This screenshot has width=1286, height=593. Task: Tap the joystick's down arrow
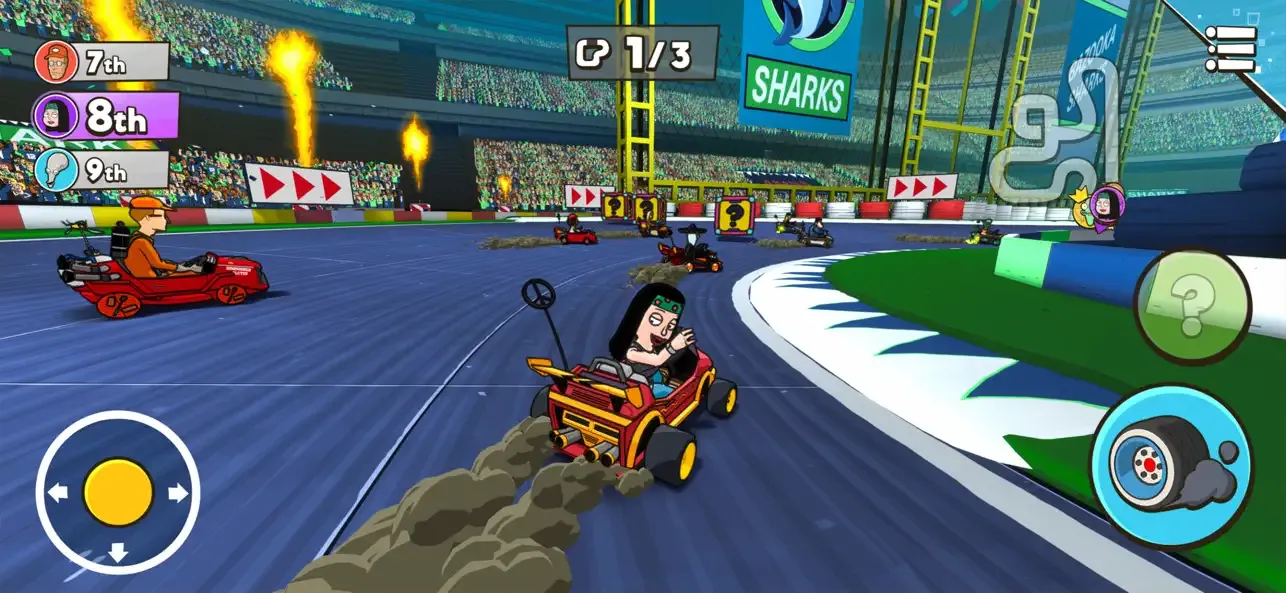click(x=118, y=552)
